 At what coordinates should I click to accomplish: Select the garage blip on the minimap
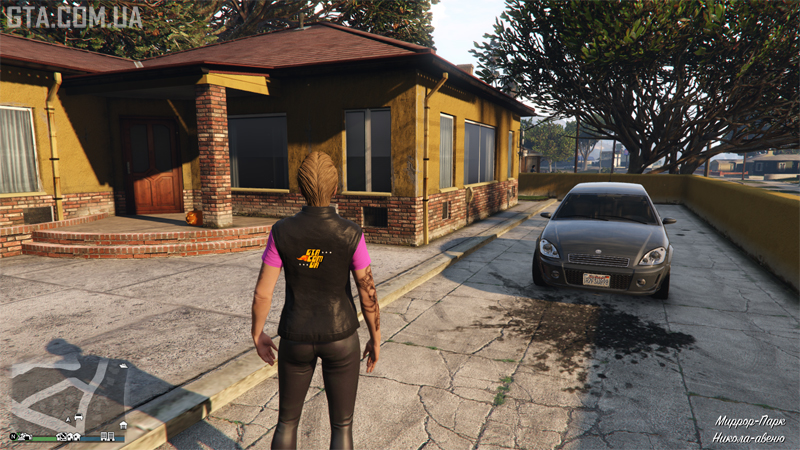123,425
